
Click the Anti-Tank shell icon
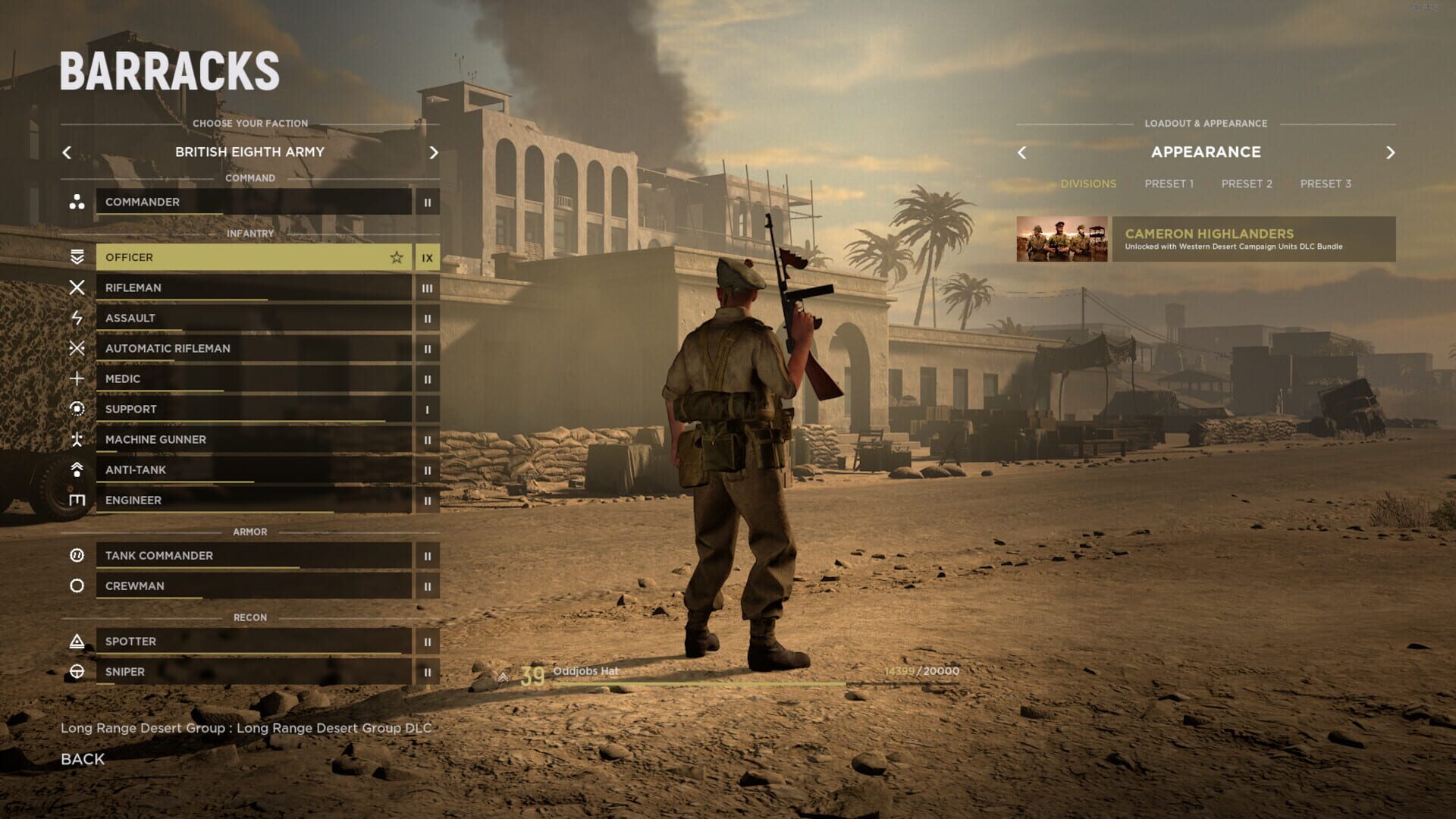[x=77, y=469]
